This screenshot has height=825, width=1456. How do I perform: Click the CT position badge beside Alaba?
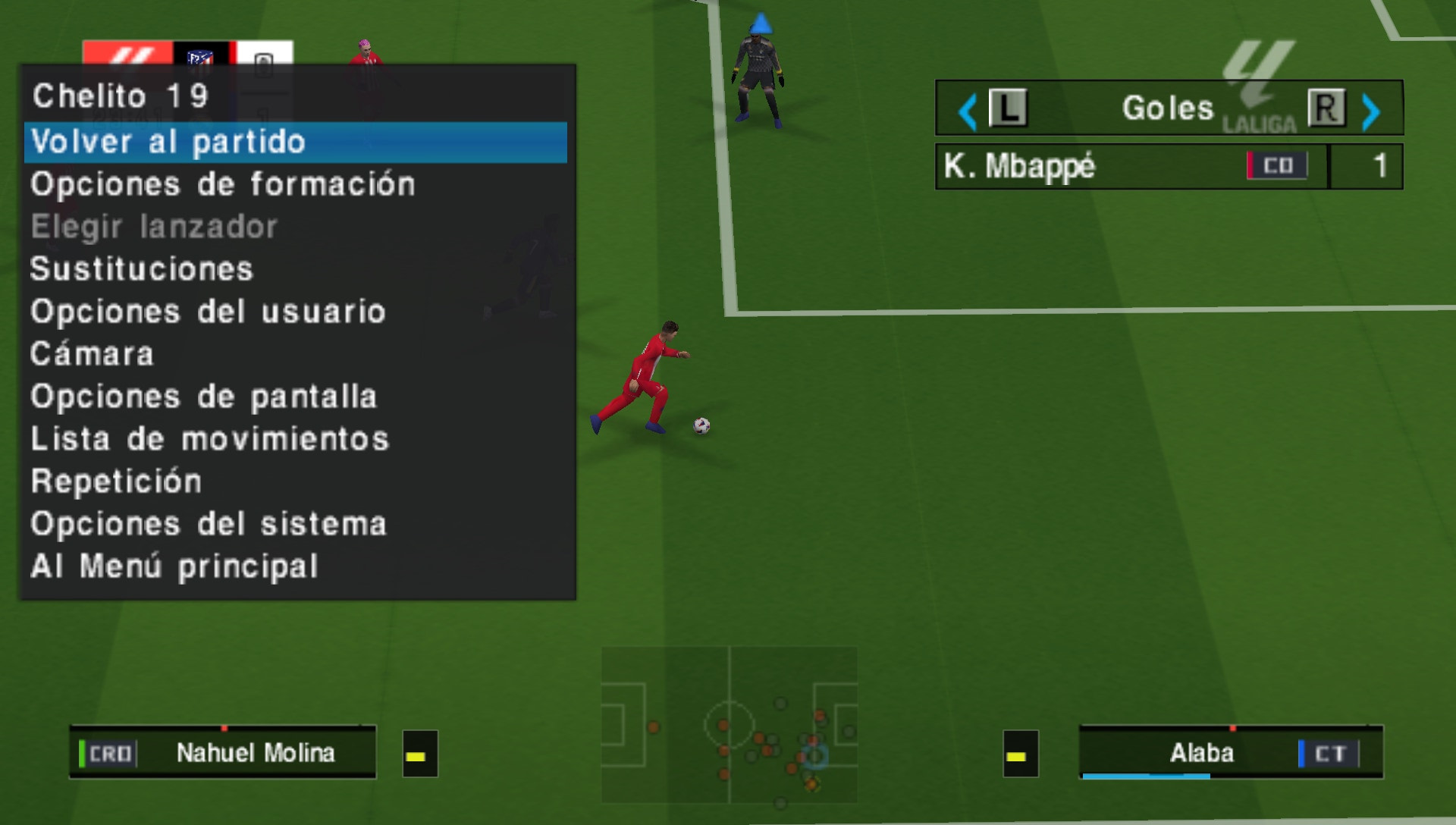point(1331,753)
